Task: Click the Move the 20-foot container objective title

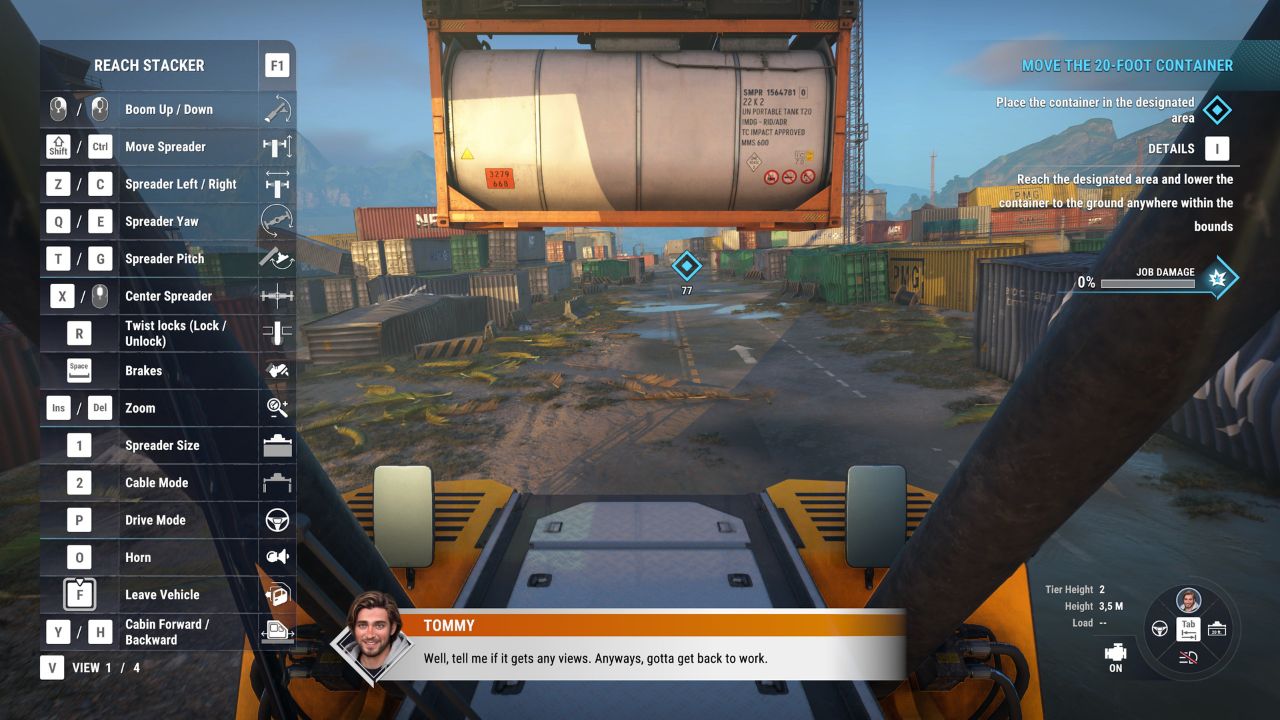Action: point(1127,66)
